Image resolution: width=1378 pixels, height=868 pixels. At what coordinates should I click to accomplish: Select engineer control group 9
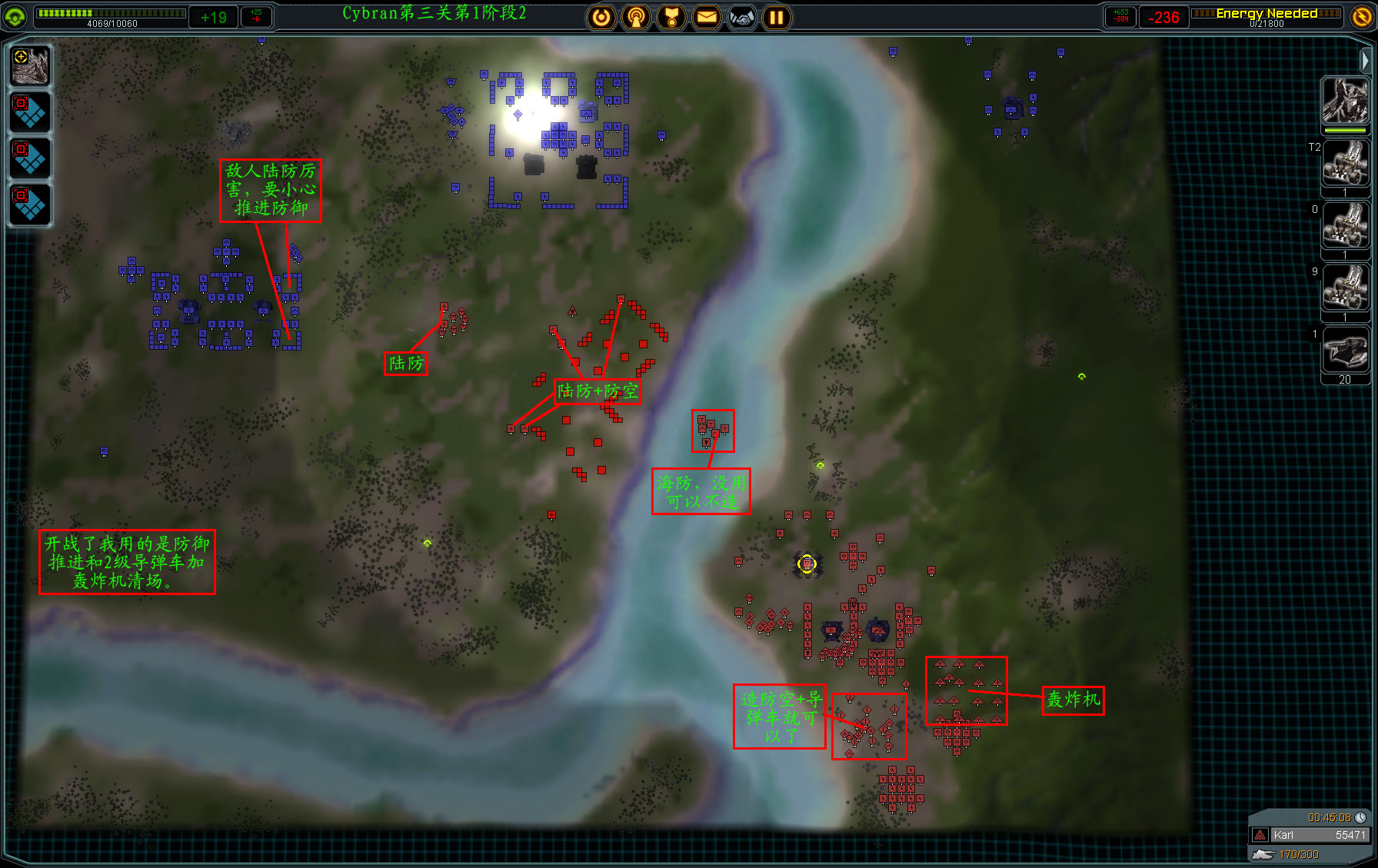pyautogui.click(x=1345, y=288)
